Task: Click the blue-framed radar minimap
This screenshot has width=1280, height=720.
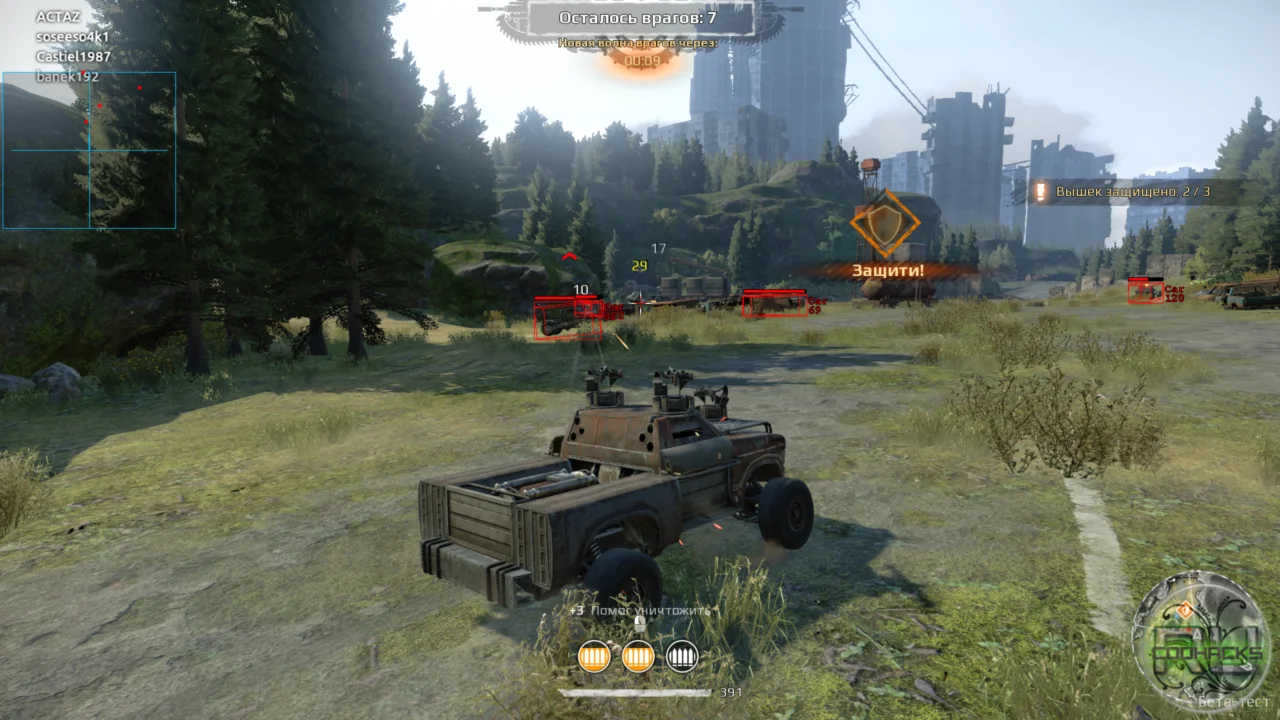Action: click(89, 150)
